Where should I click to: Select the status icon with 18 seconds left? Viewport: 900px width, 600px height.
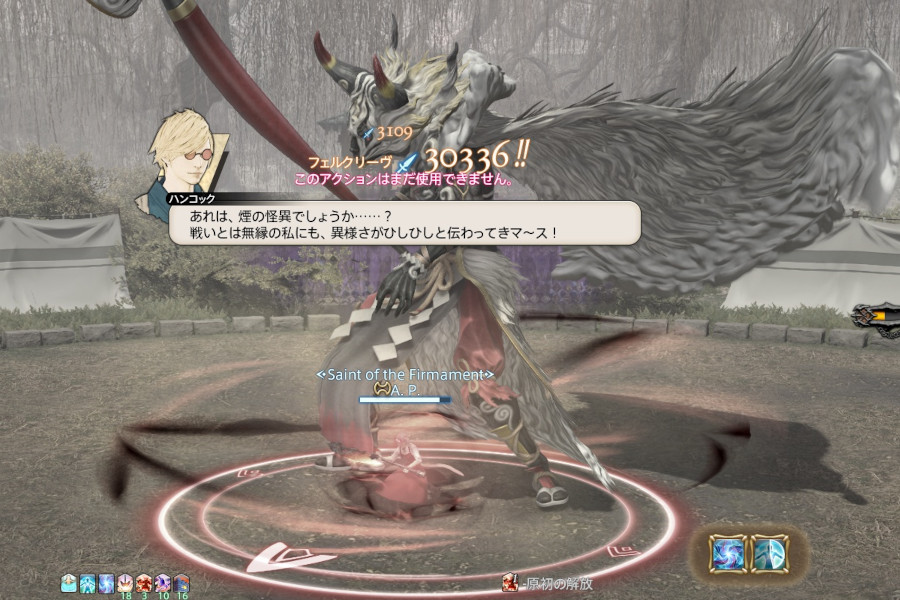point(125,582)
